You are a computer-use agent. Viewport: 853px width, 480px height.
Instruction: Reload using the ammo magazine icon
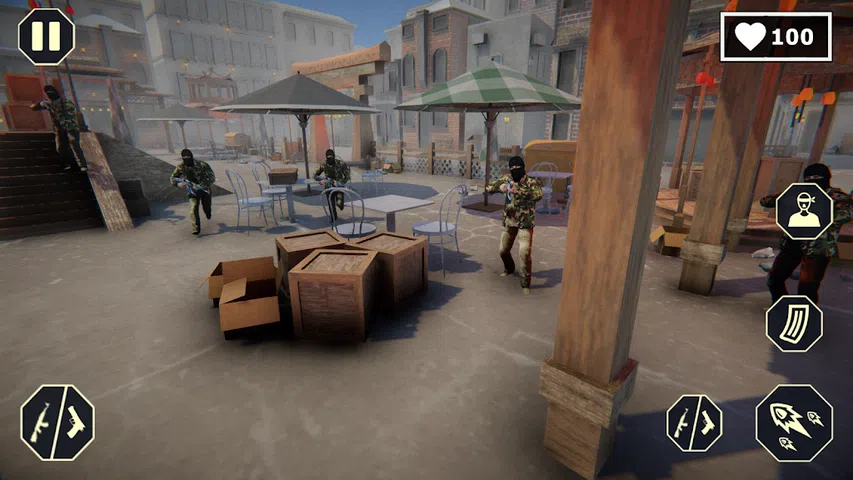(794, 324)
